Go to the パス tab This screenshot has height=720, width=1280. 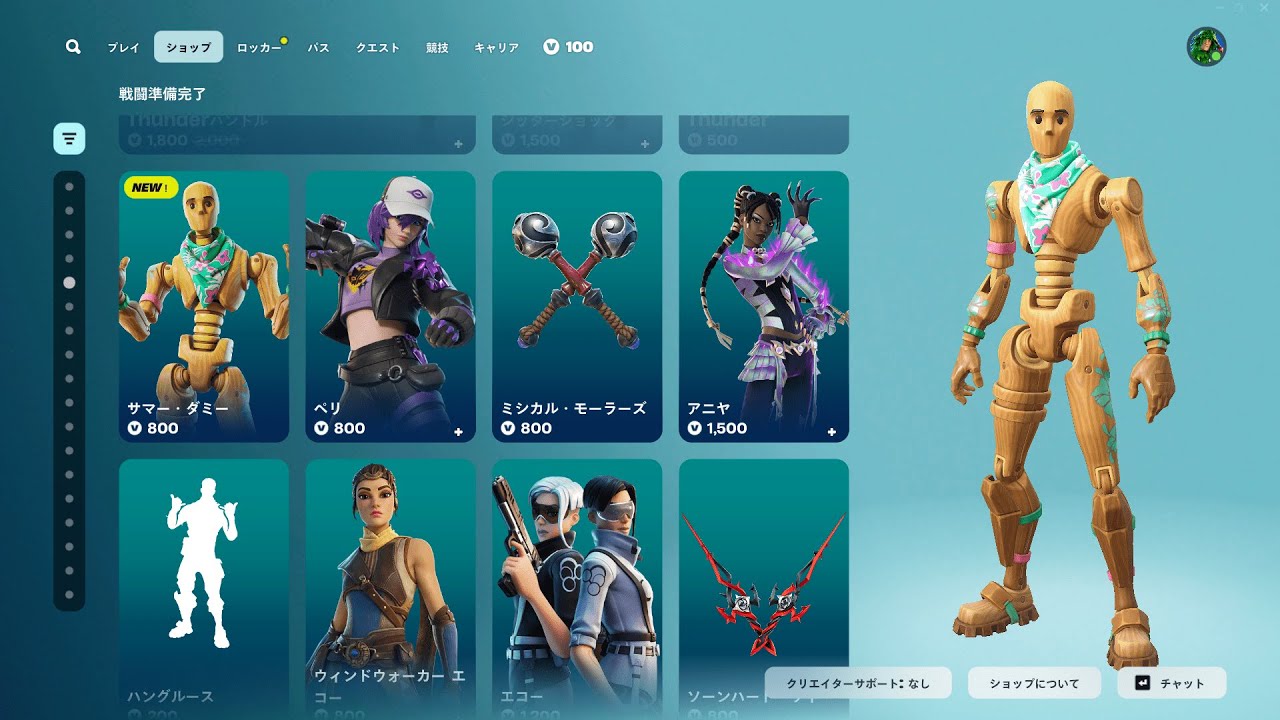(x=319, y=47)
